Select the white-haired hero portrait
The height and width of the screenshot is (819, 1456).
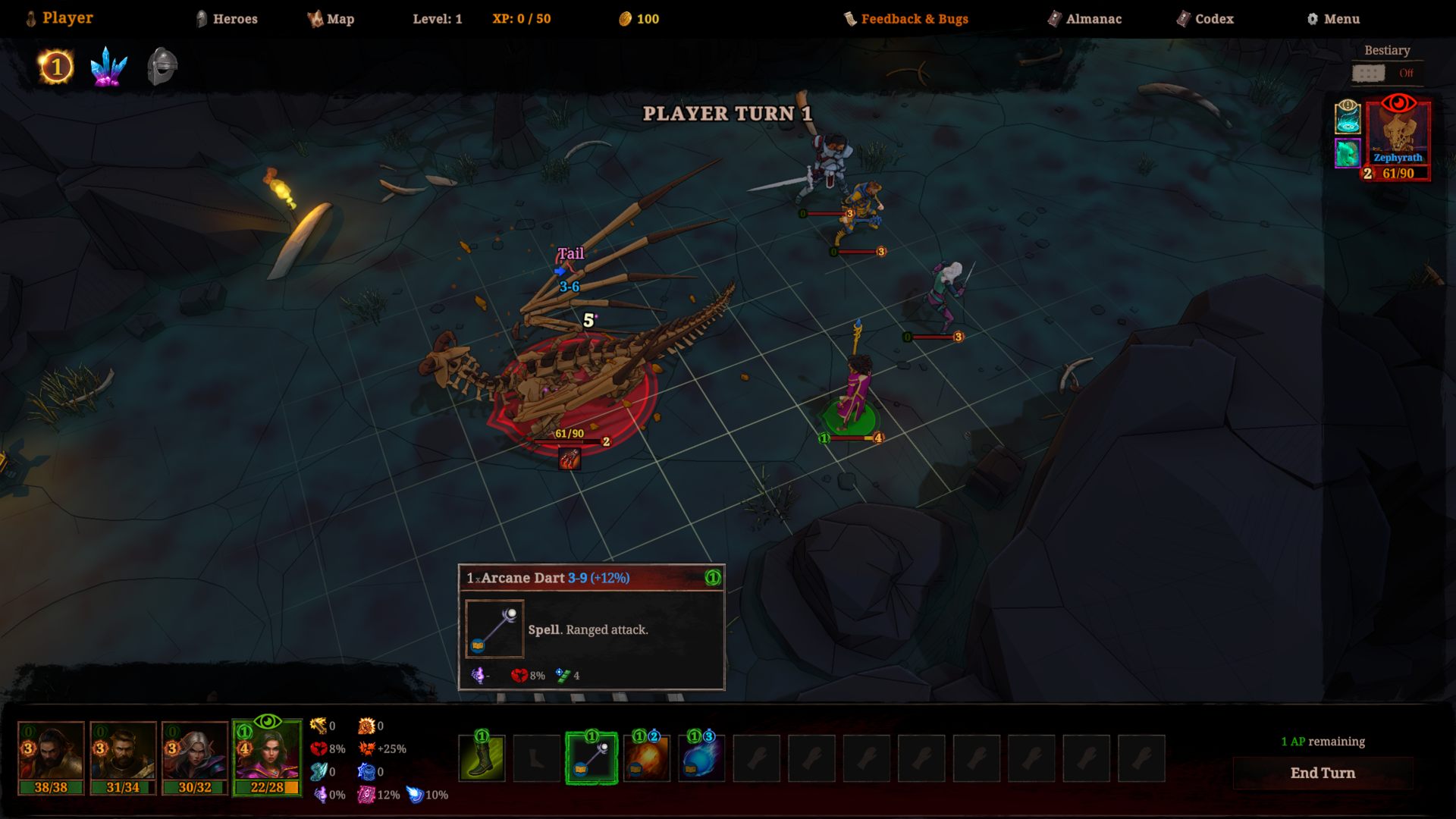pyautogui.click(x=195, y=757)
